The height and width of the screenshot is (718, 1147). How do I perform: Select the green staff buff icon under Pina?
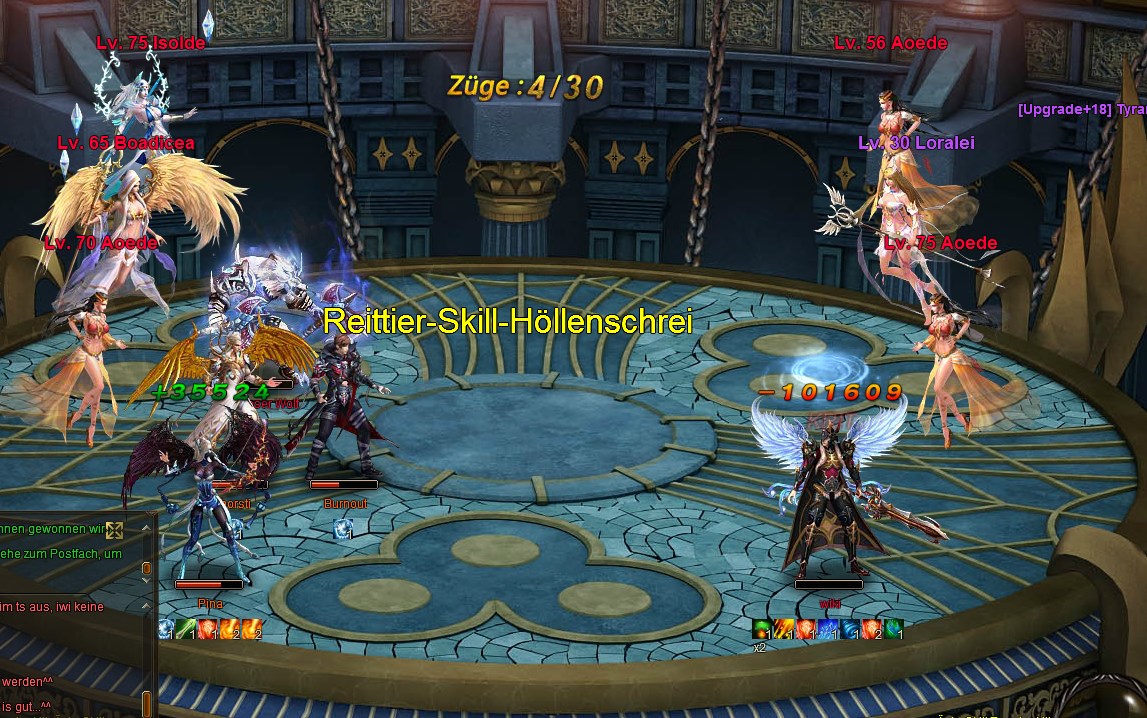(187, 629)
